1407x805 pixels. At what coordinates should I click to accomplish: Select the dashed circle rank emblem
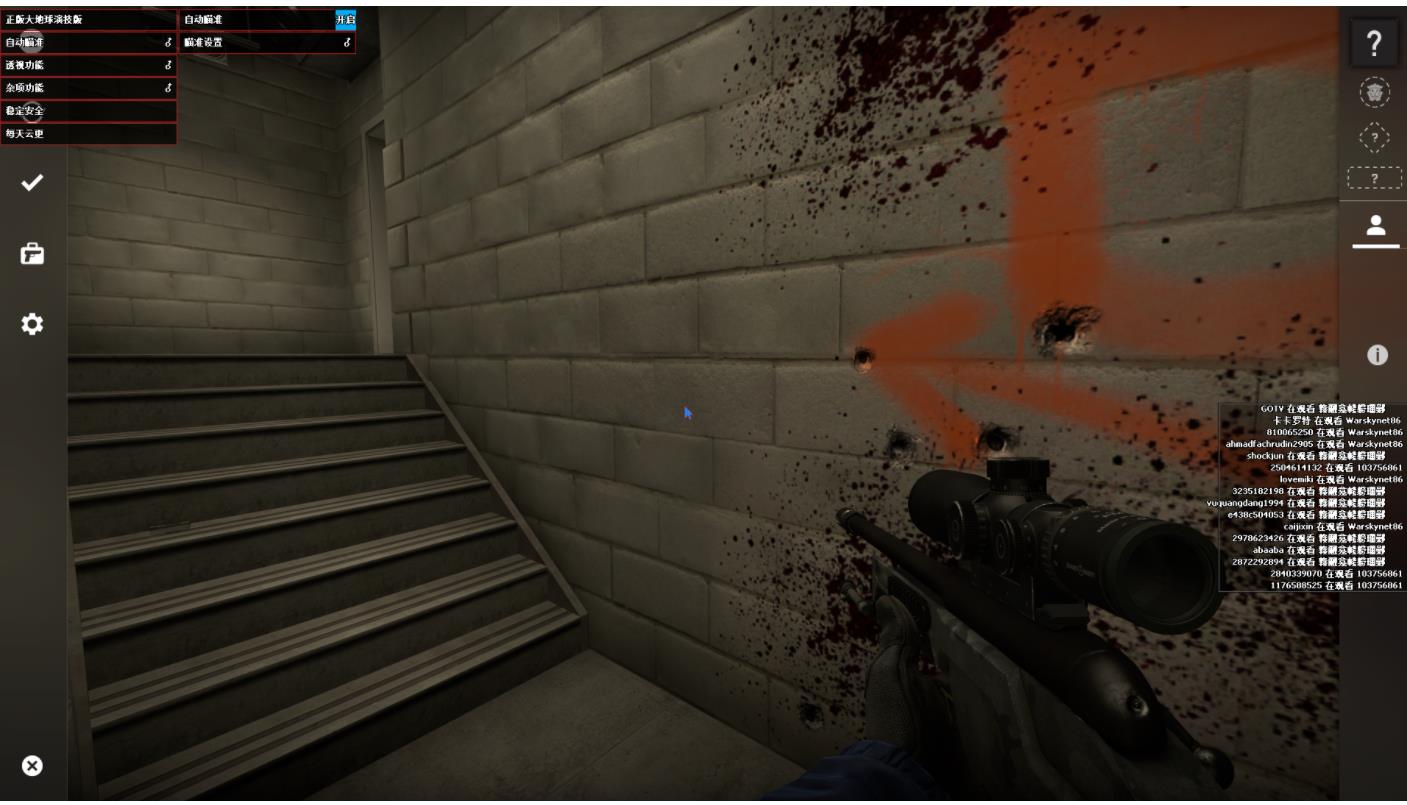[x=1375, y=92]
